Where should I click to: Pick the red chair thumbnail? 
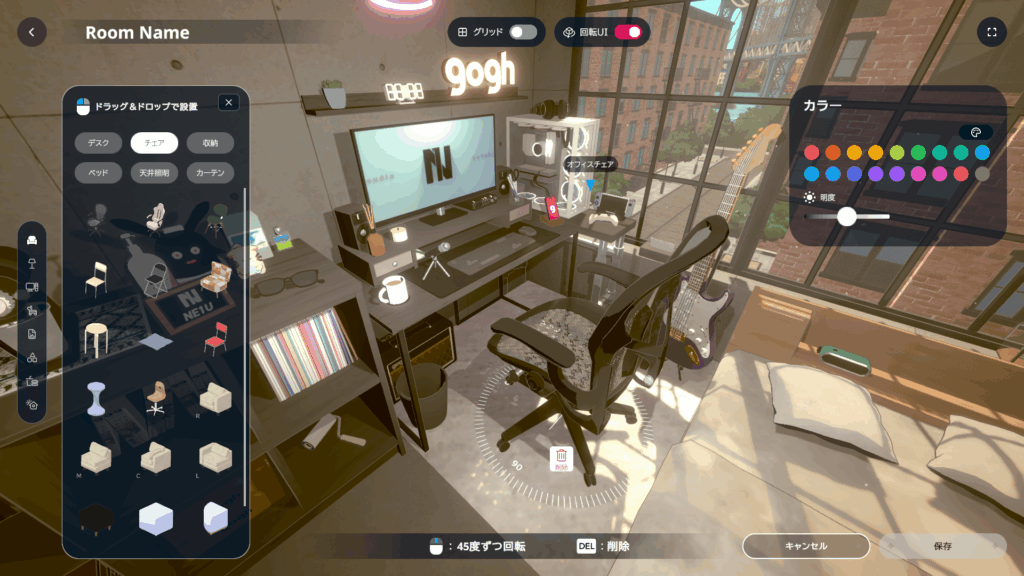click(x=215, y=339)
